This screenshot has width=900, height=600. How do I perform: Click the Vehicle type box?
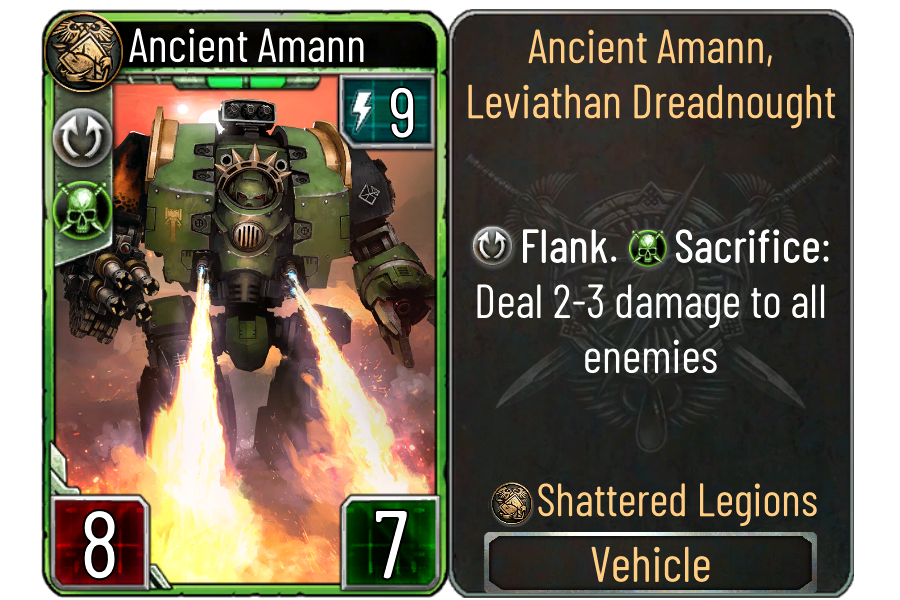click(x=651, y=564)
